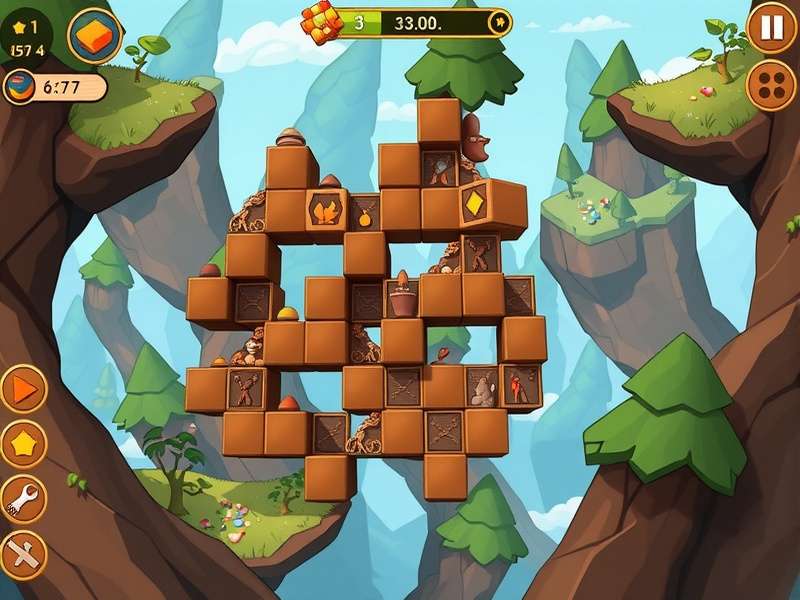The width and height of the screenshot is (800, 600).
Task: Hit the orange play arrow button
Action: click(x=22, y=388)
